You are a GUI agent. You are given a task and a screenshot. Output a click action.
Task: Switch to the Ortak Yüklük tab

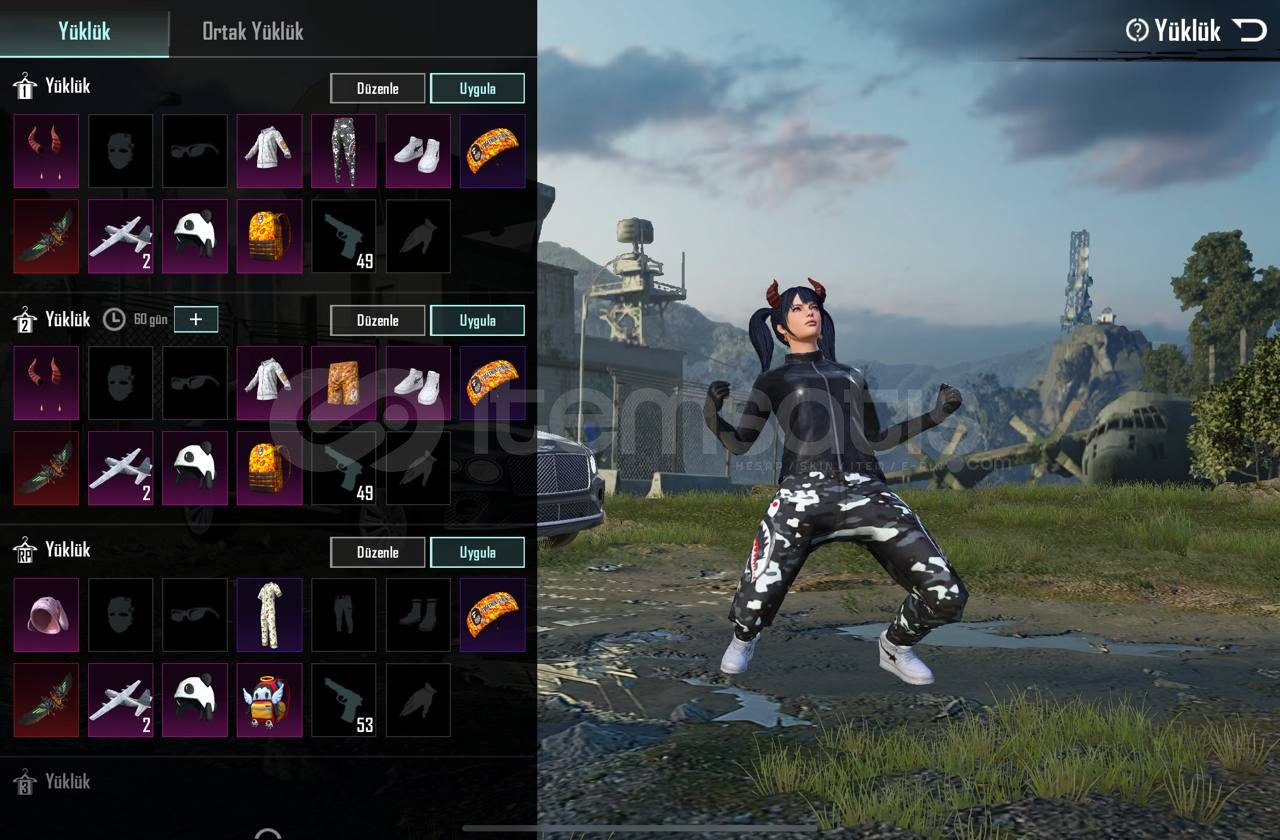(252, 31)
